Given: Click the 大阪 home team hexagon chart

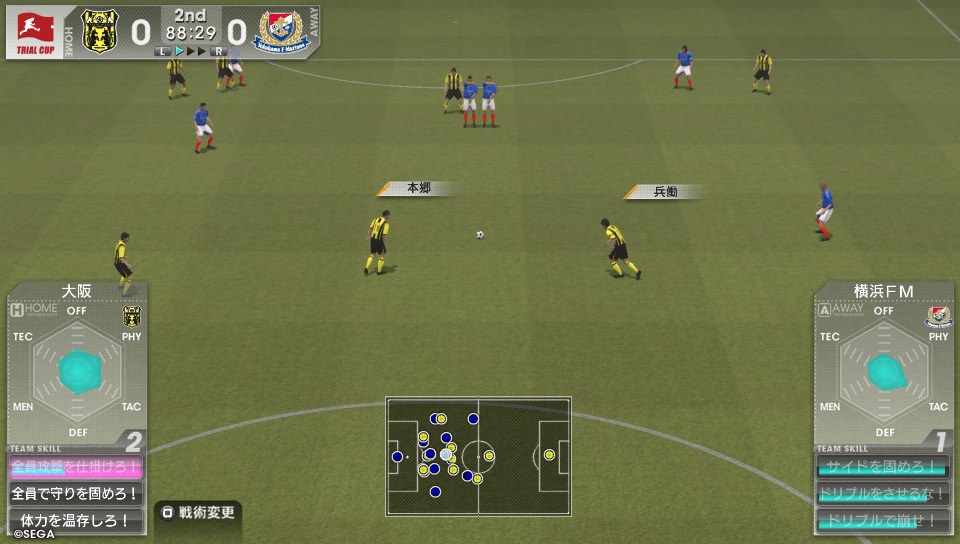Looking at the screenshot, I should point(77,371).
